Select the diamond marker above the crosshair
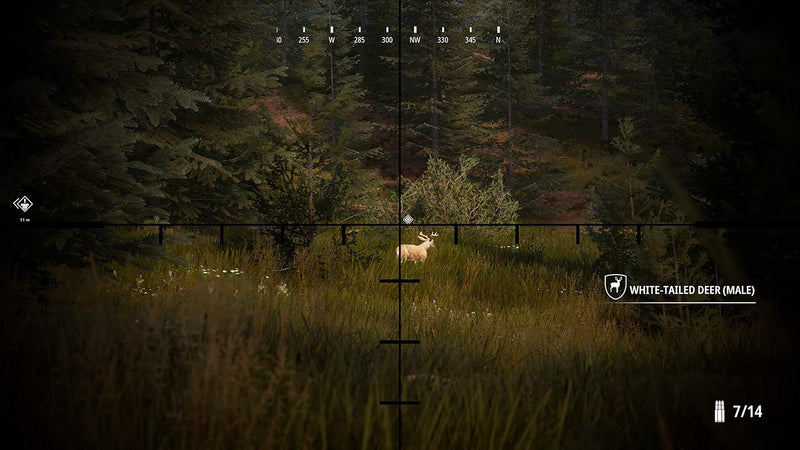 tap(408, 219)
